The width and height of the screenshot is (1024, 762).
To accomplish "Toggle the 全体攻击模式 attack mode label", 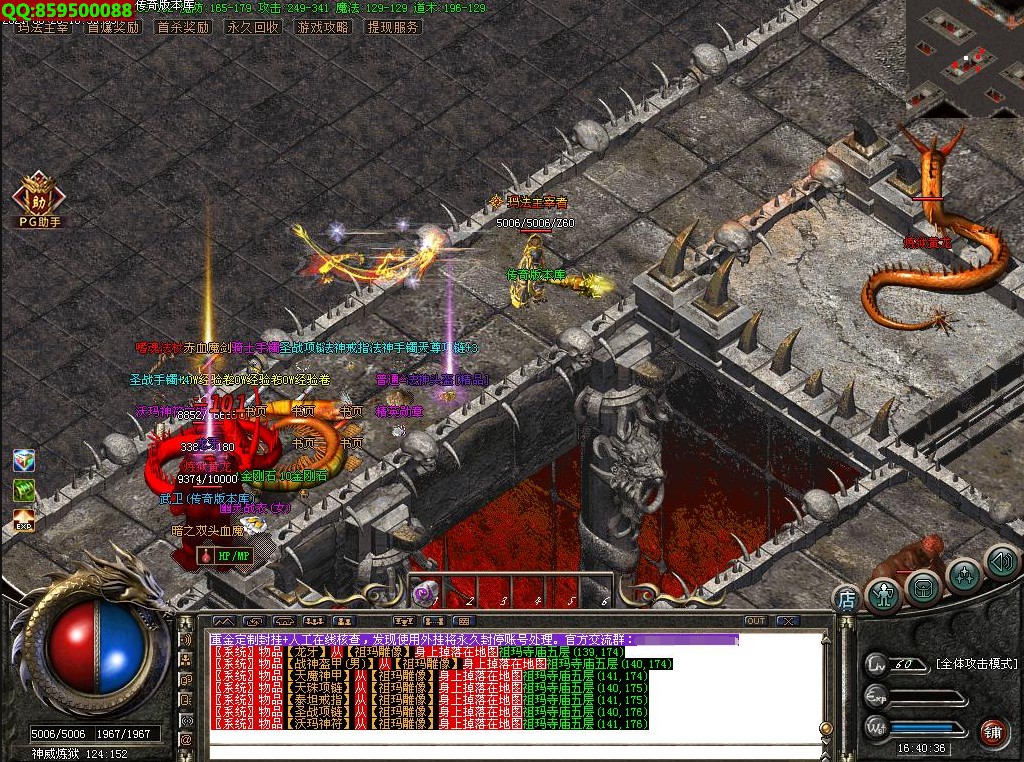I will click(x=976, y=664).
